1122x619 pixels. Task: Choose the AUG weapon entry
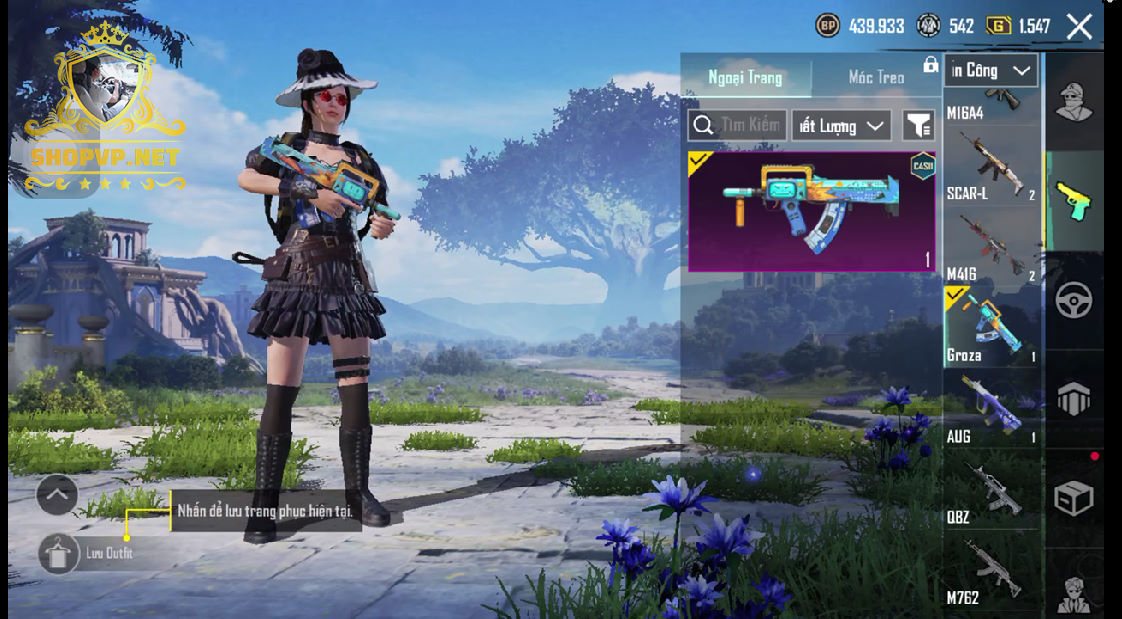992,408
